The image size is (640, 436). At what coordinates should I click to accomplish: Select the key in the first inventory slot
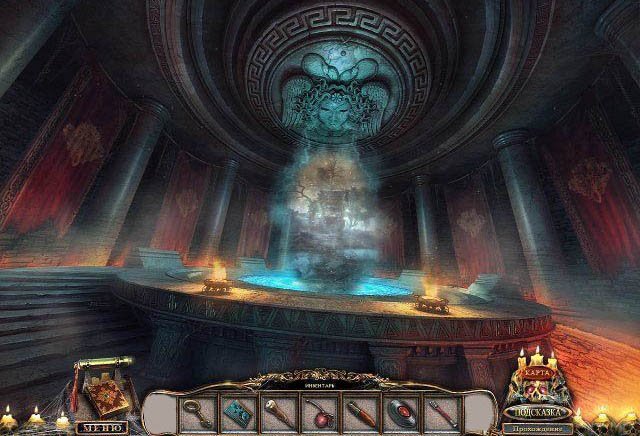point(192,410)
